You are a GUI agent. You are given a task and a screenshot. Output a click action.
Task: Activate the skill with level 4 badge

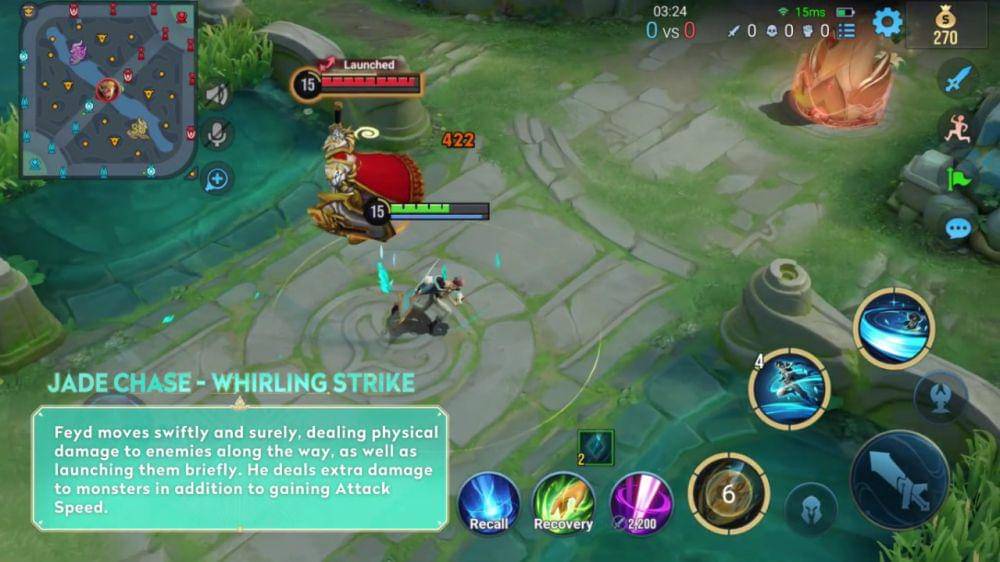790,389
